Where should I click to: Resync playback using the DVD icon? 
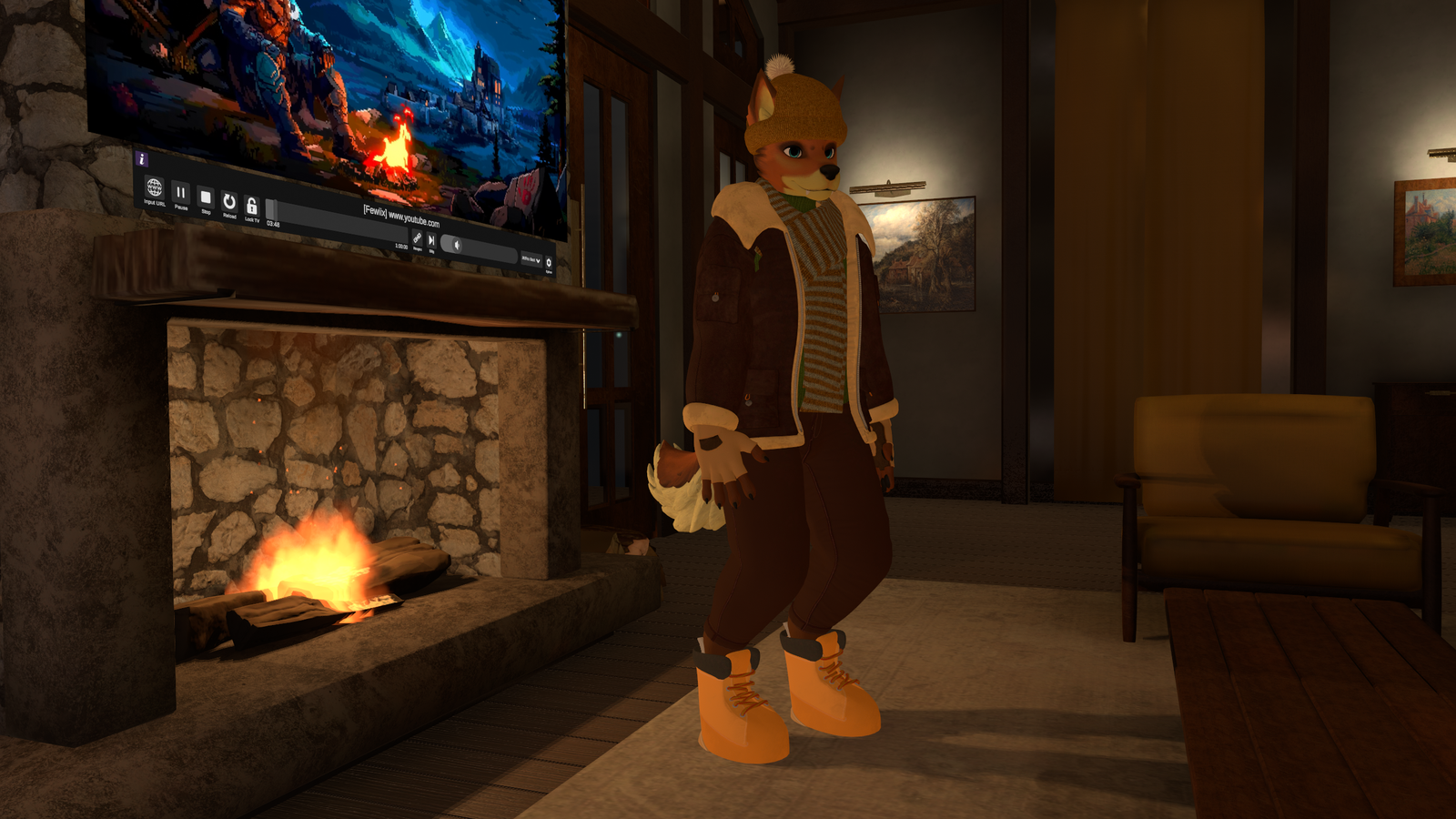click(x=418, y=239)
